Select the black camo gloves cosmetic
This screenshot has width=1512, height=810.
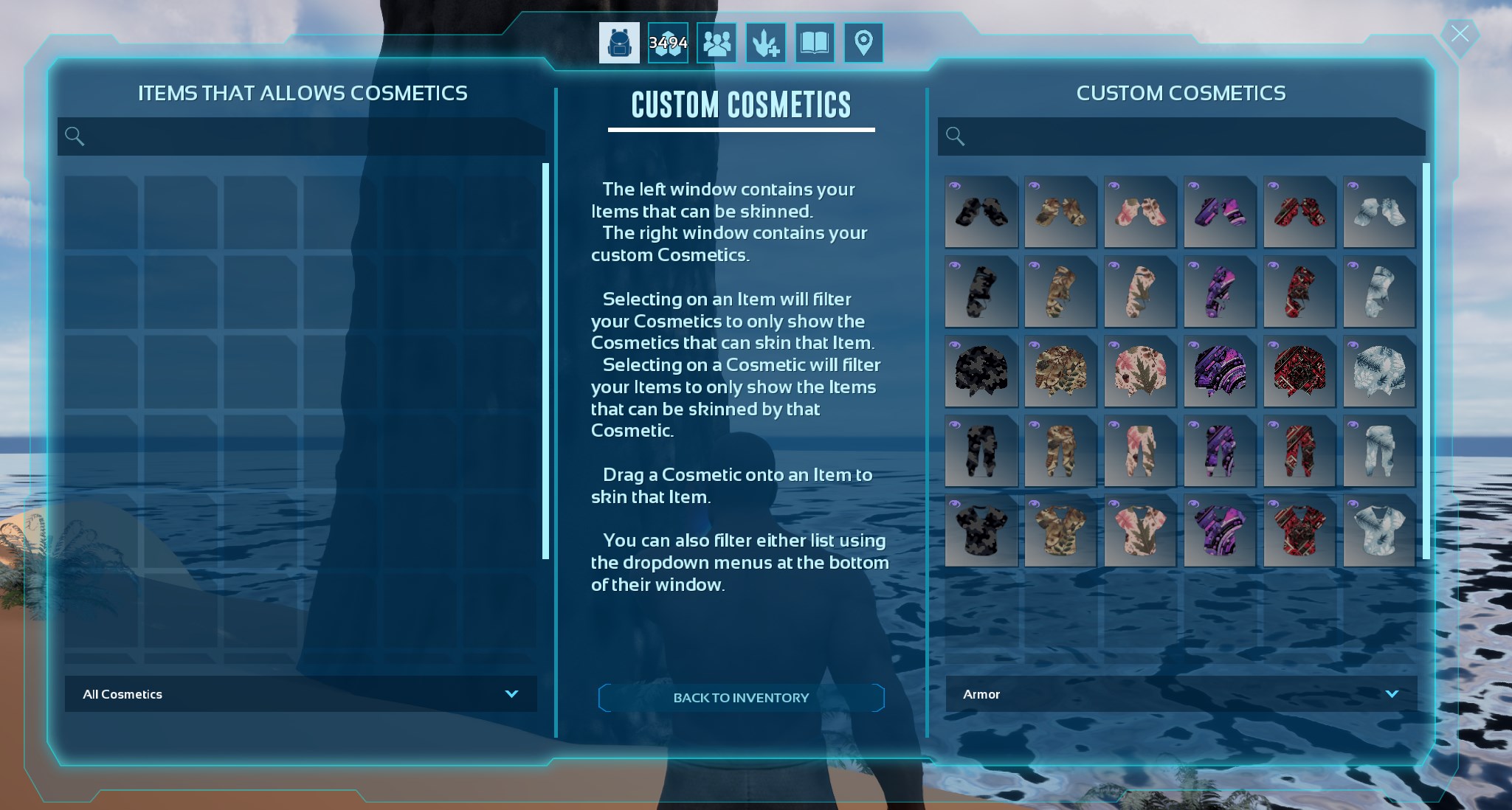point(981,212)
